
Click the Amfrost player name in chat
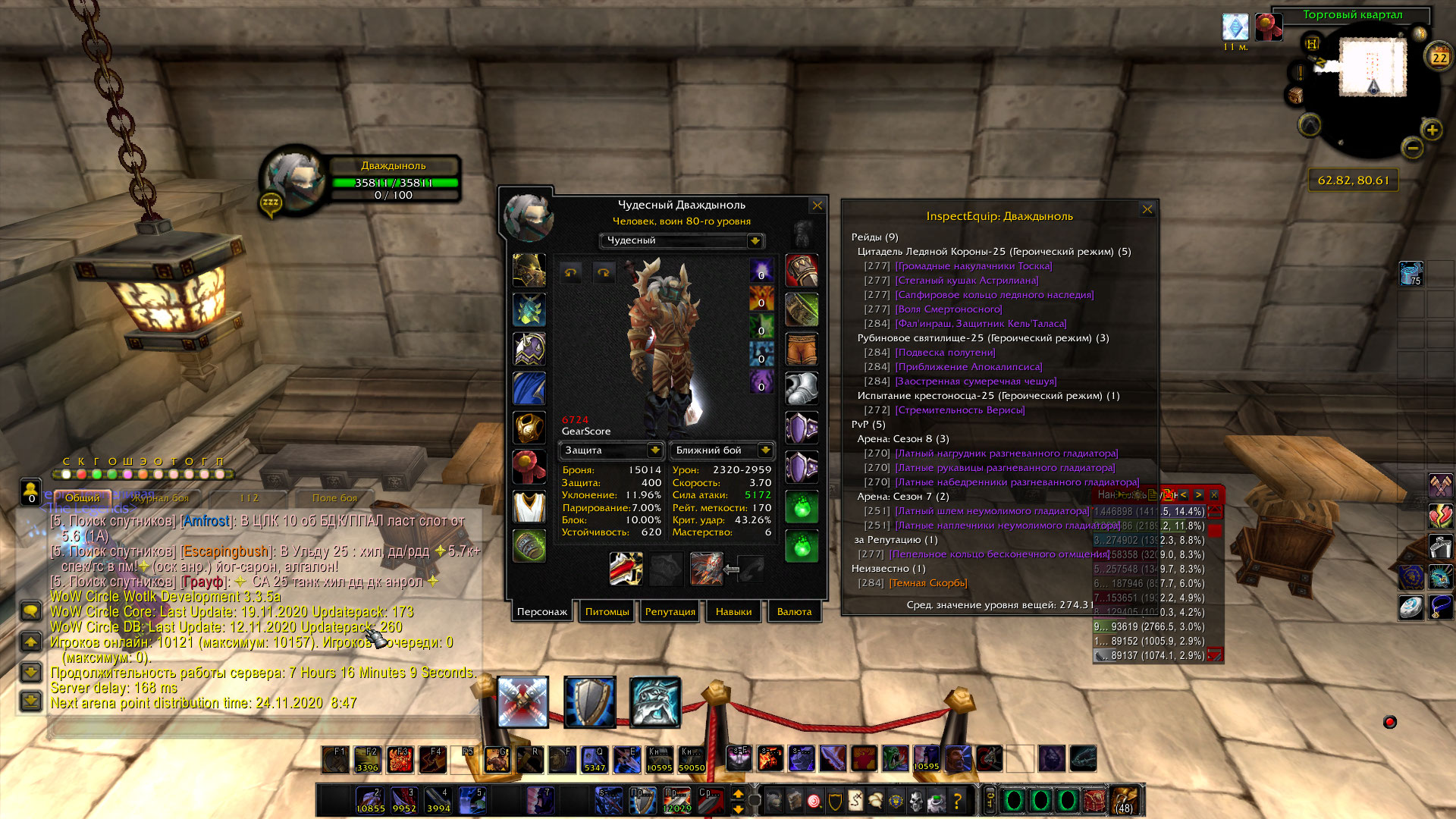pos(206,521)
